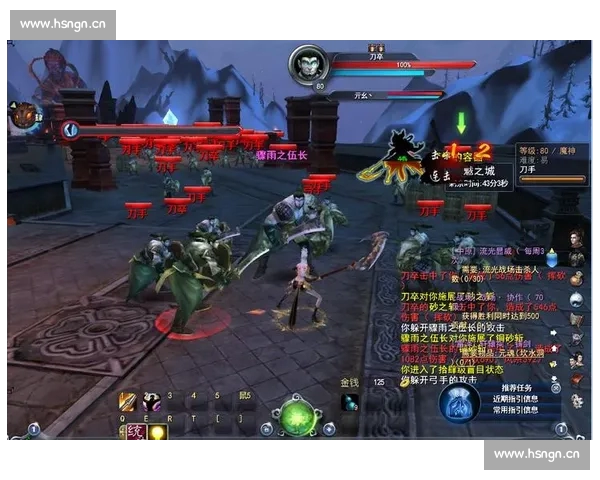This screenshot has height=480, width=600.
Task: Activate the sword slash skill icon
Action: [128, 401]
